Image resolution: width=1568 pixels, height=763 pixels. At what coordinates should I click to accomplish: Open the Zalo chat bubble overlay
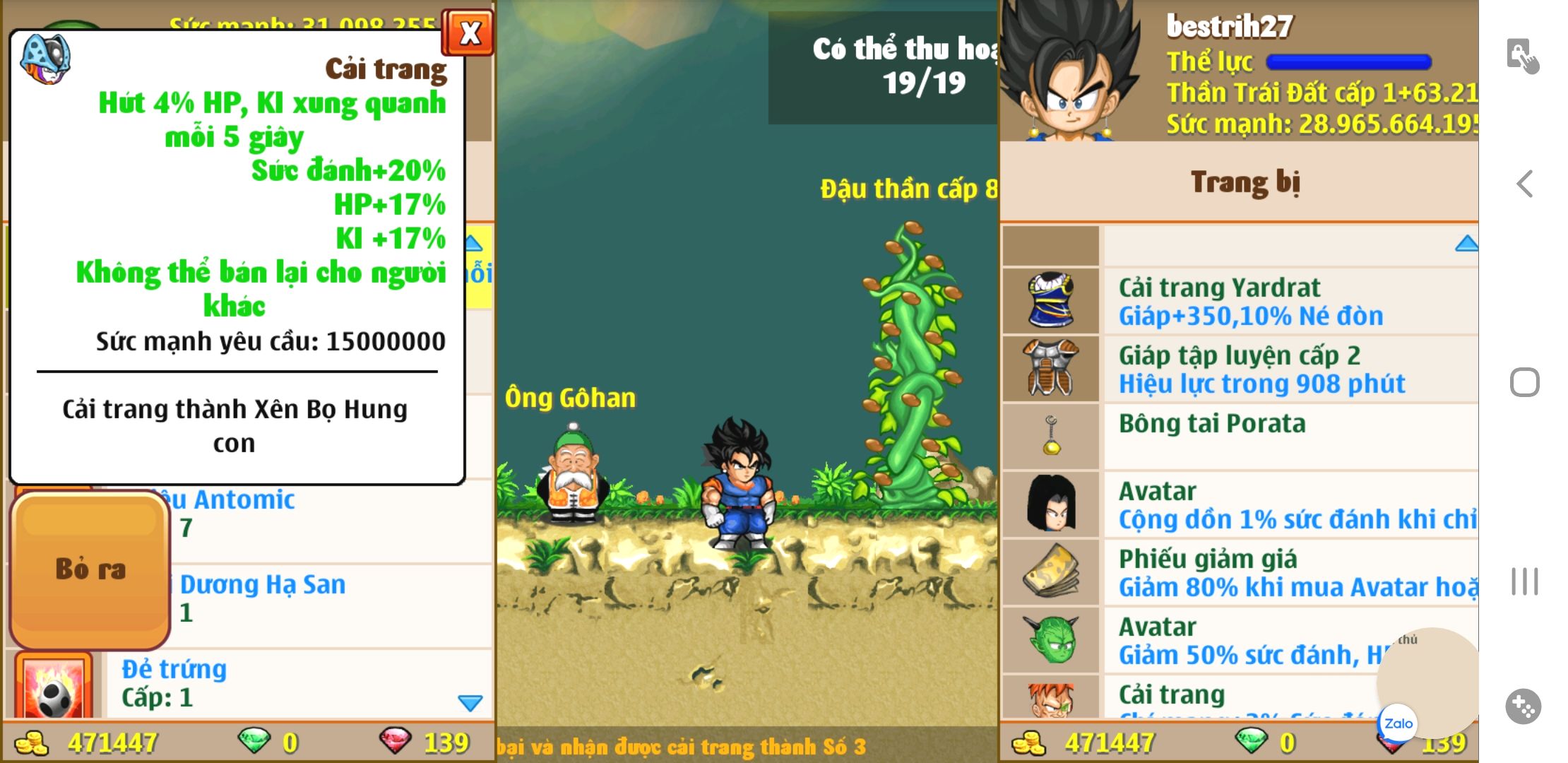point(1398,723)
